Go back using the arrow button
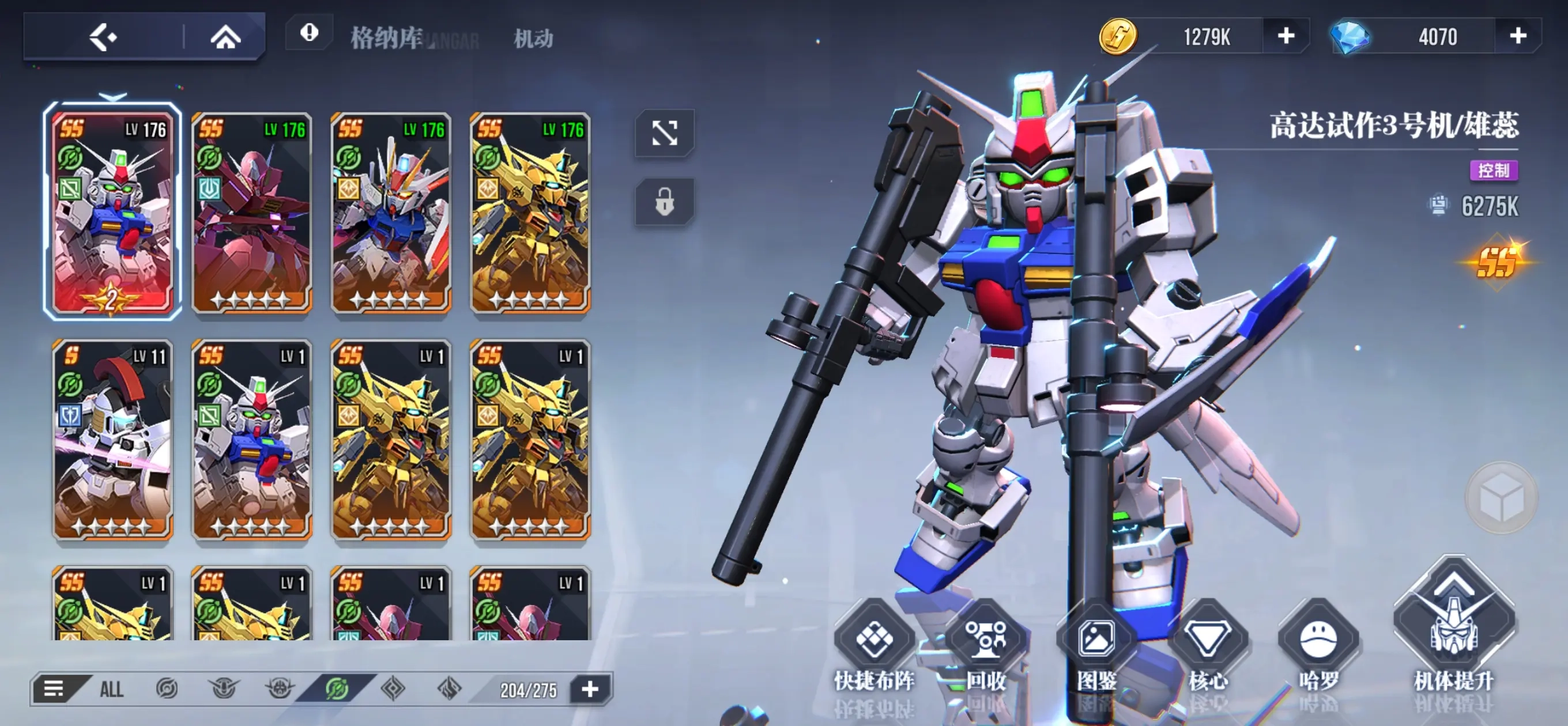 [x=104, y=37]
